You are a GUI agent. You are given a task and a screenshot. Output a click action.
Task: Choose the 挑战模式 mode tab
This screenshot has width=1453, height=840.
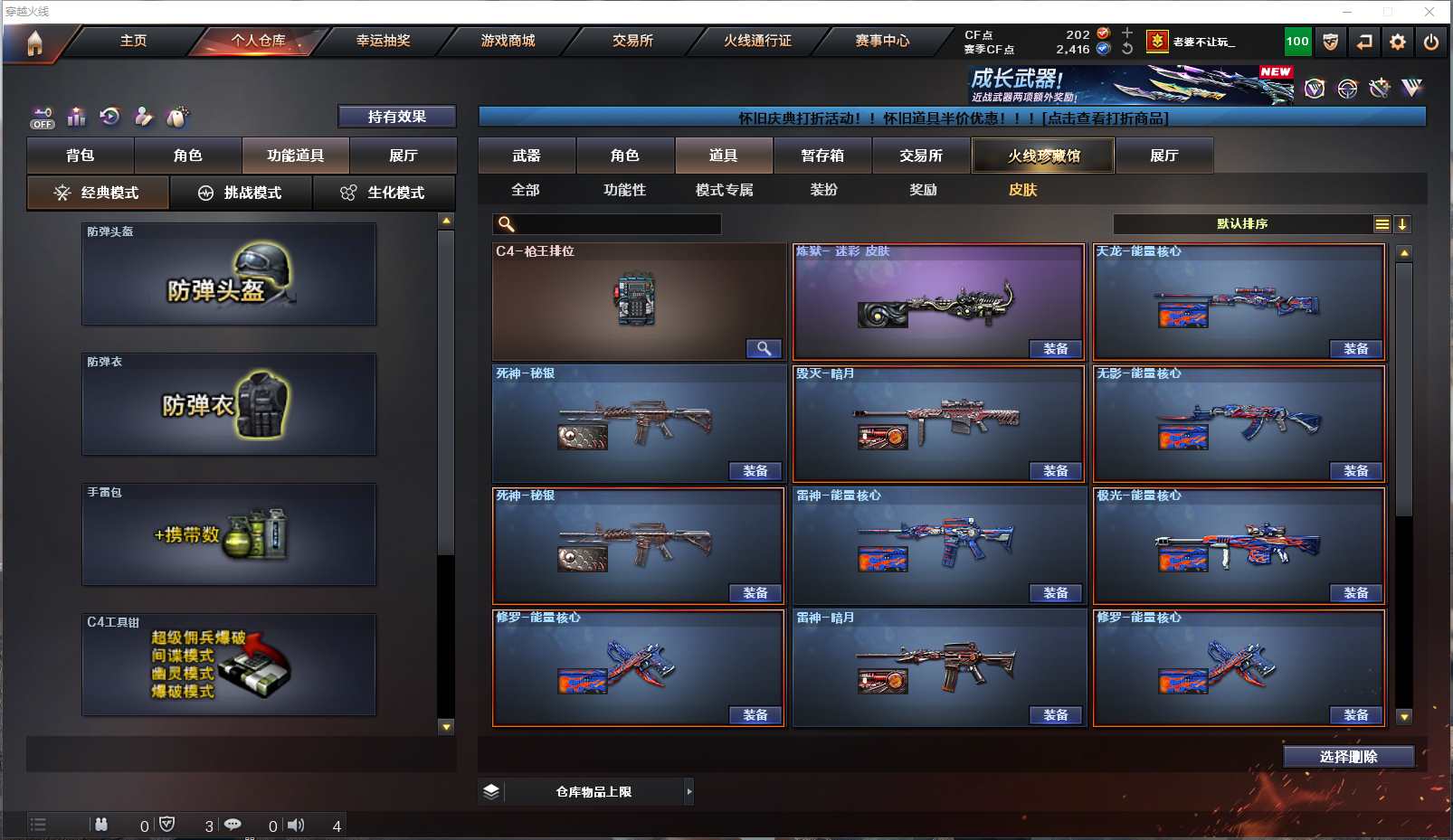[x=241, y=193]
